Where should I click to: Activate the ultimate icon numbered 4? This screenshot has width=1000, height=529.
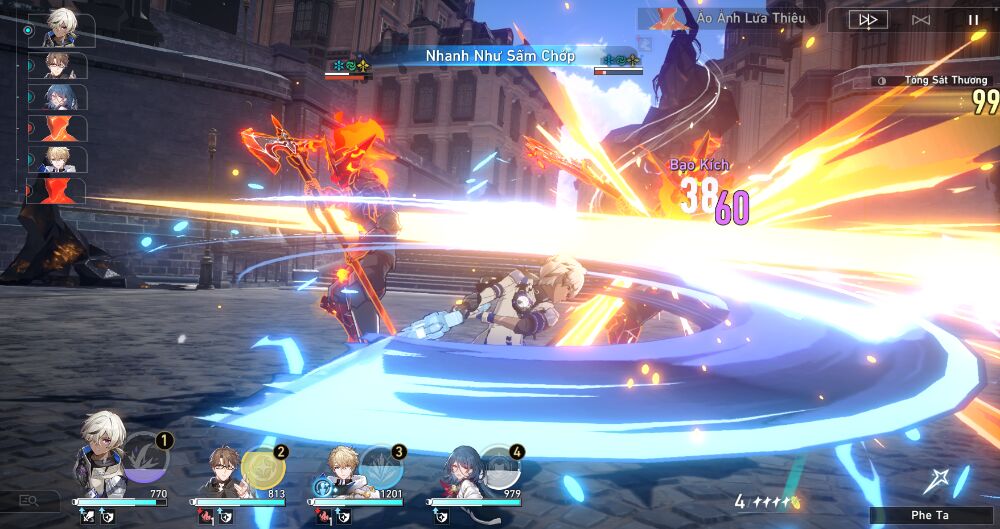click(498, 466)
